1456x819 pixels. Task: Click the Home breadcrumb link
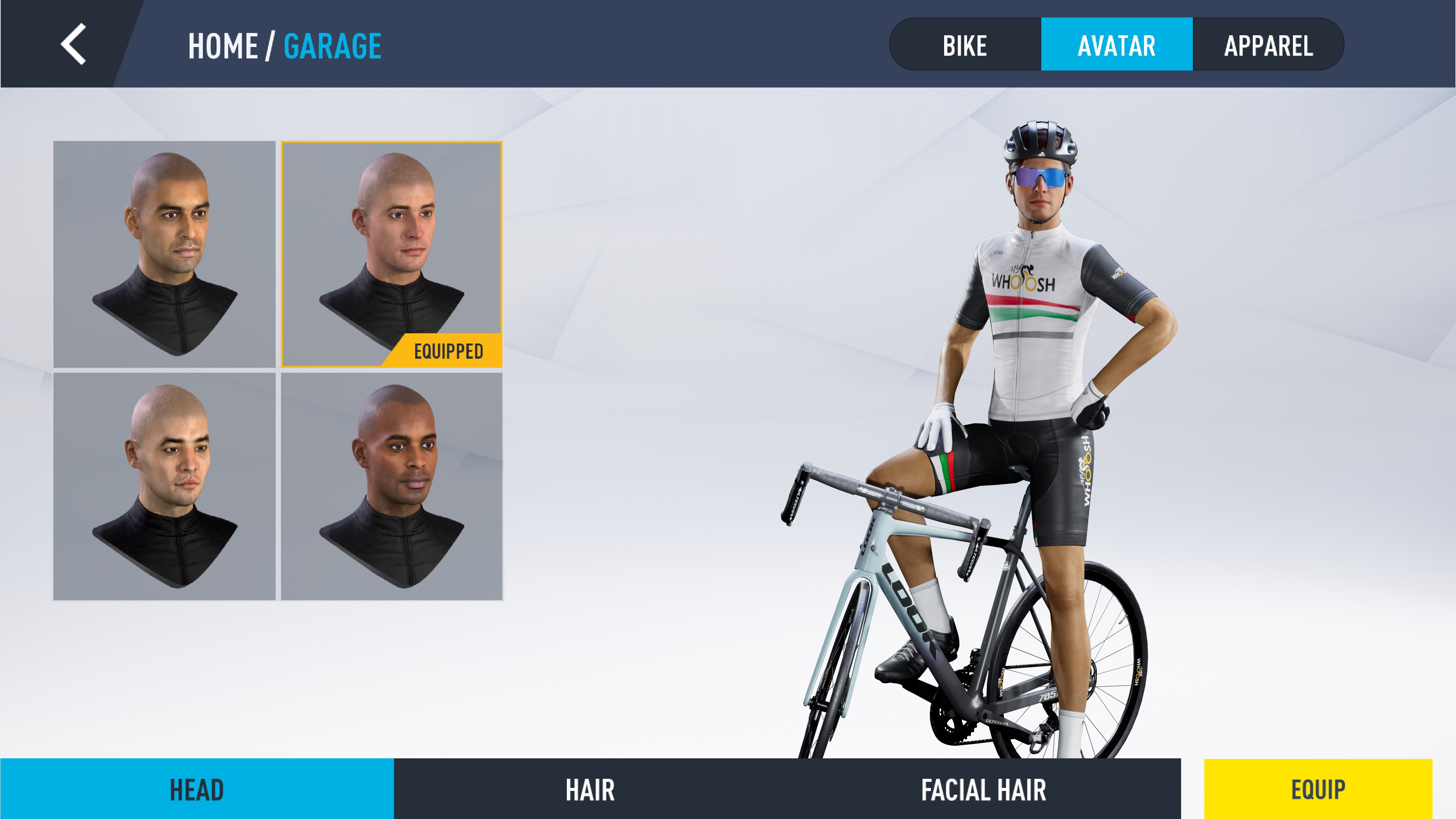coord(223,46)
